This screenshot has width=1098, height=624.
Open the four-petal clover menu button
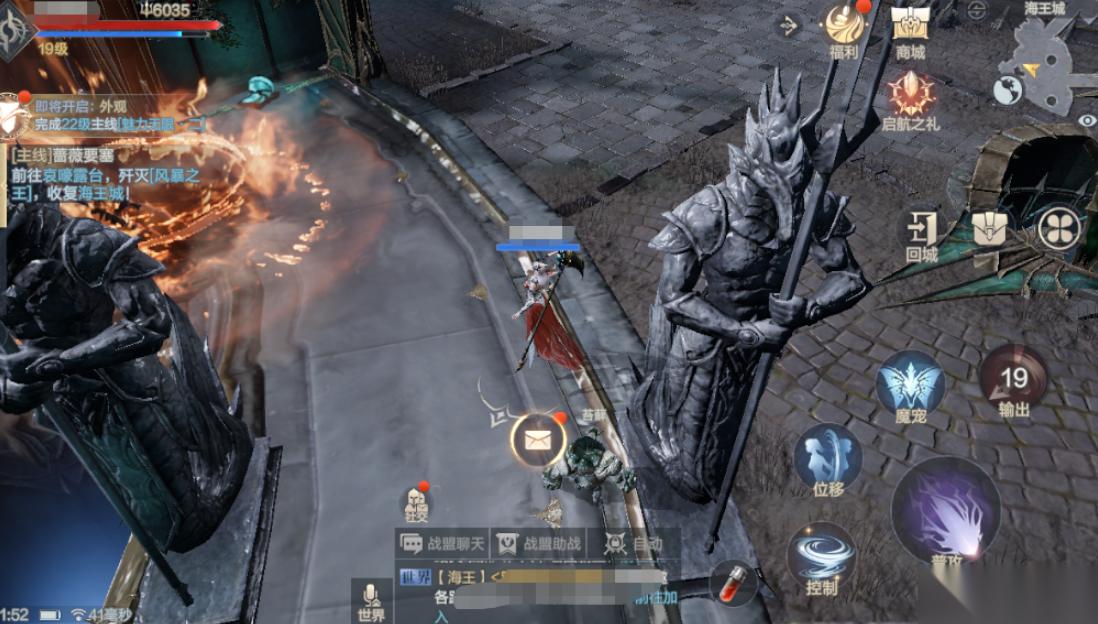pyautogui.click(x=1059, y=228)
